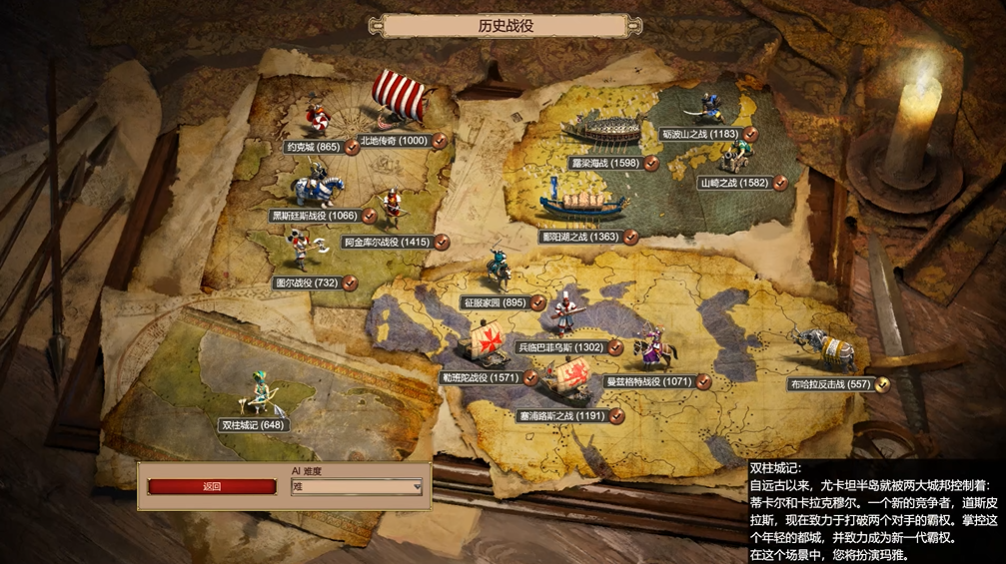The height and width of the screenshot is (564, 1006).
Task: Select the 黑斯廷斯战役 (1066) battle
Action: point(314,215)
